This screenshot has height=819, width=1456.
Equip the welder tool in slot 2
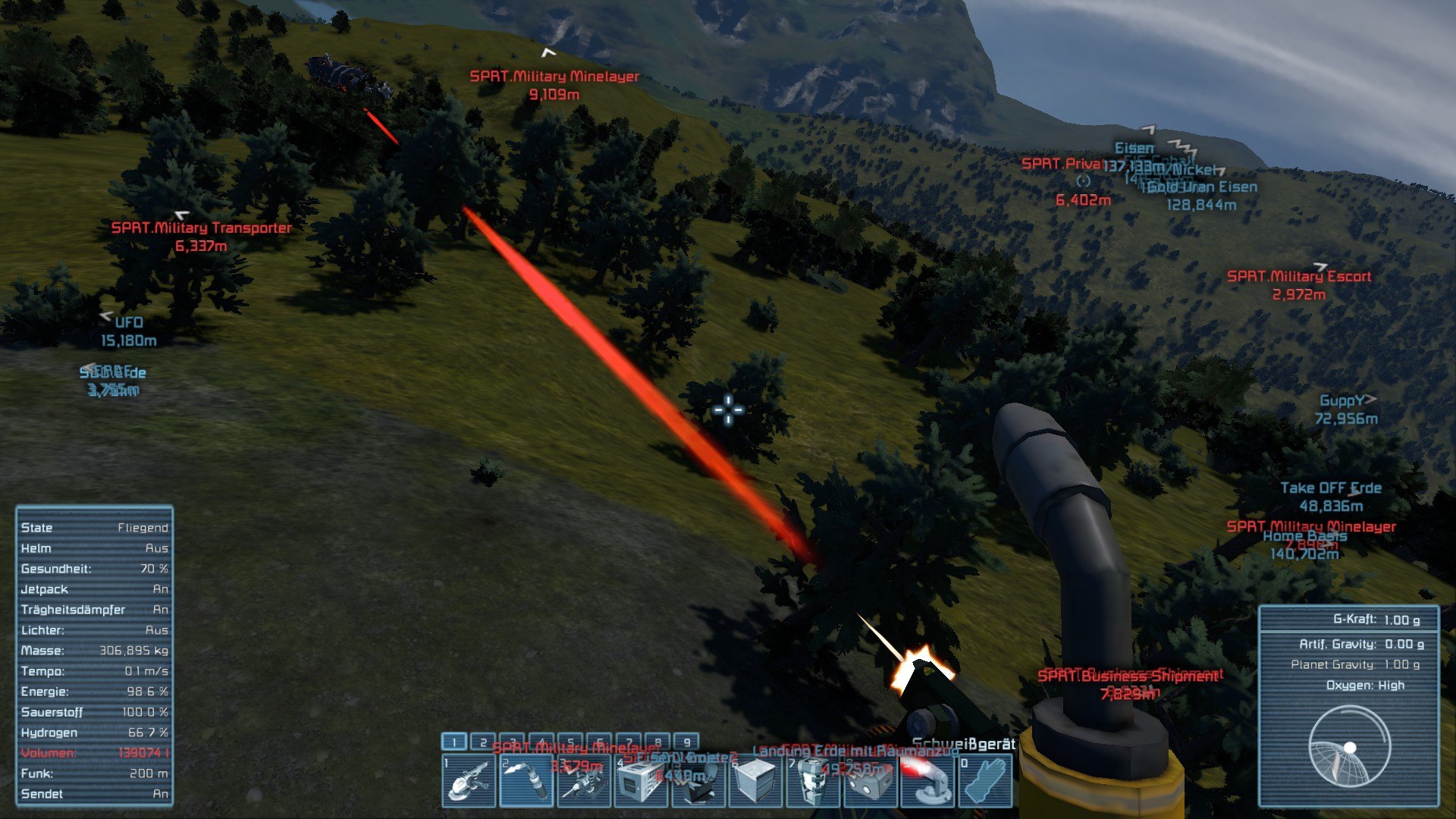tap(526, 780)
